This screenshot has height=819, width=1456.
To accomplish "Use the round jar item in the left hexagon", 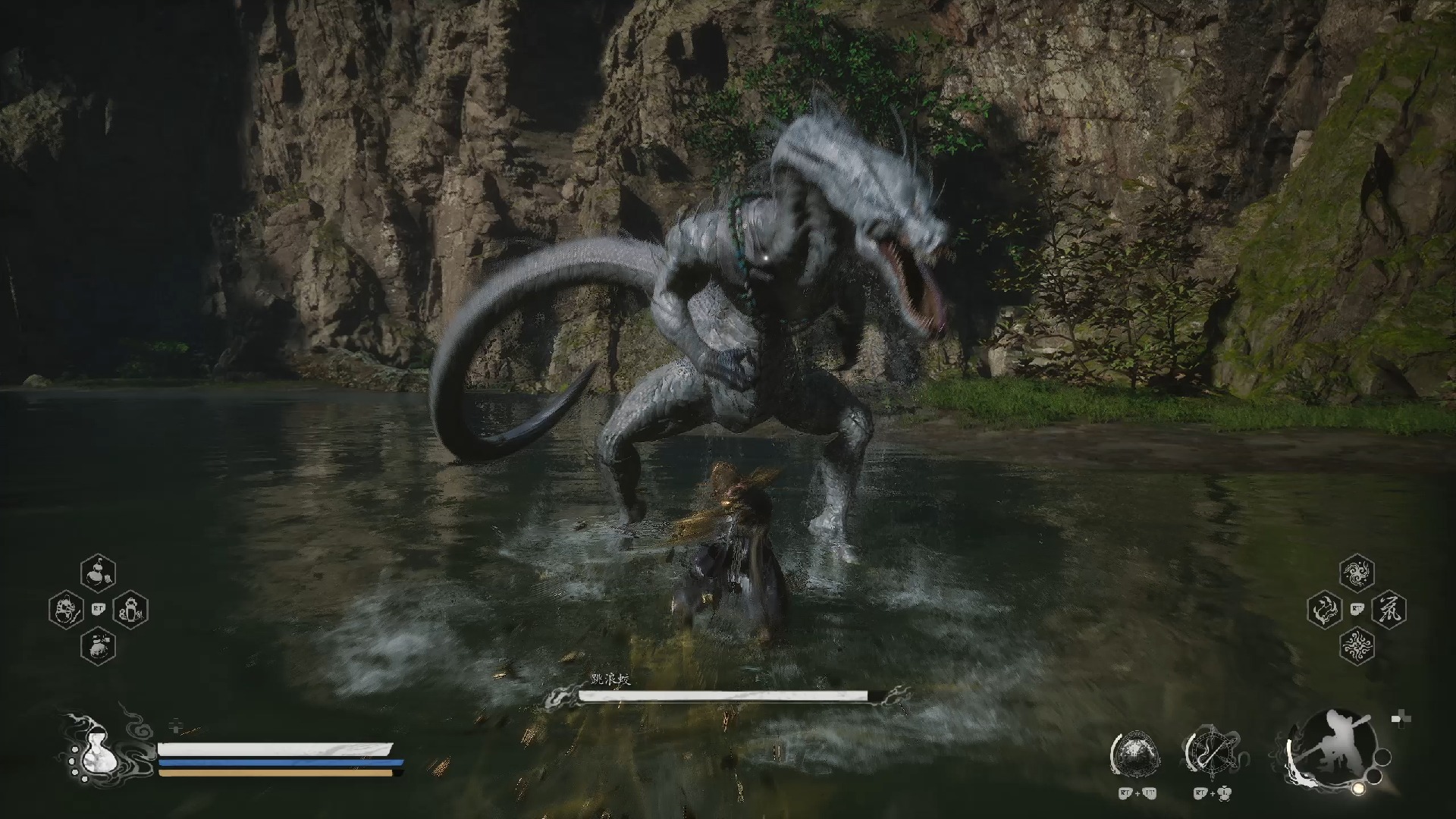I will 66,610.
